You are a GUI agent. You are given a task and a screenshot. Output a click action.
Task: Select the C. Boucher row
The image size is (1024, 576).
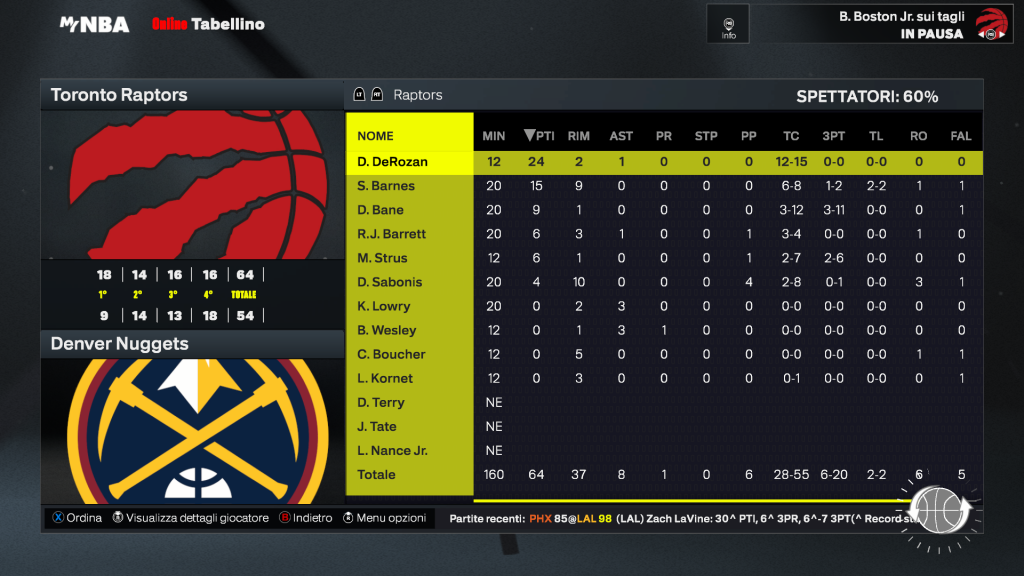[391, 354]
